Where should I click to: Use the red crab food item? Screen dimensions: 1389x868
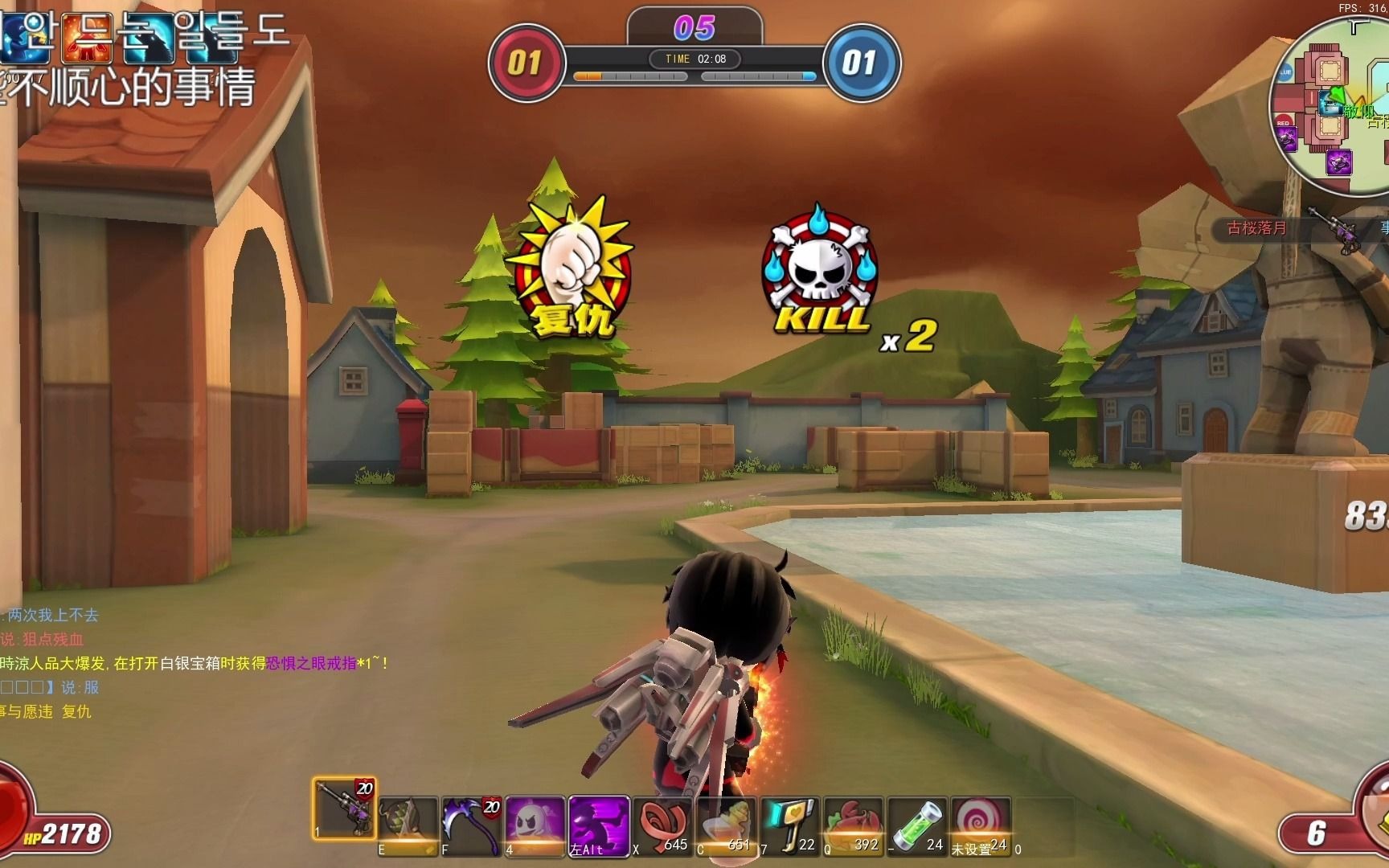tap(852, 825)
